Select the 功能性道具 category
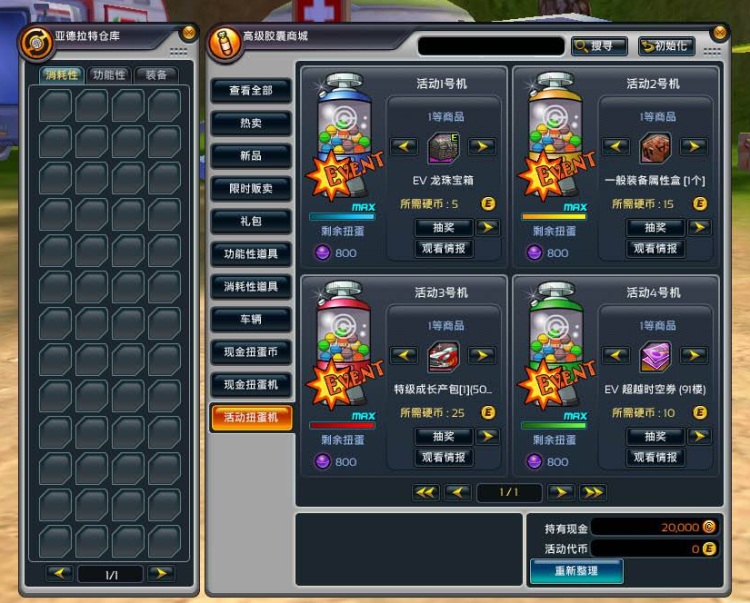The width and height of the screenshot is (750, 603). click(x=251, y=254)
